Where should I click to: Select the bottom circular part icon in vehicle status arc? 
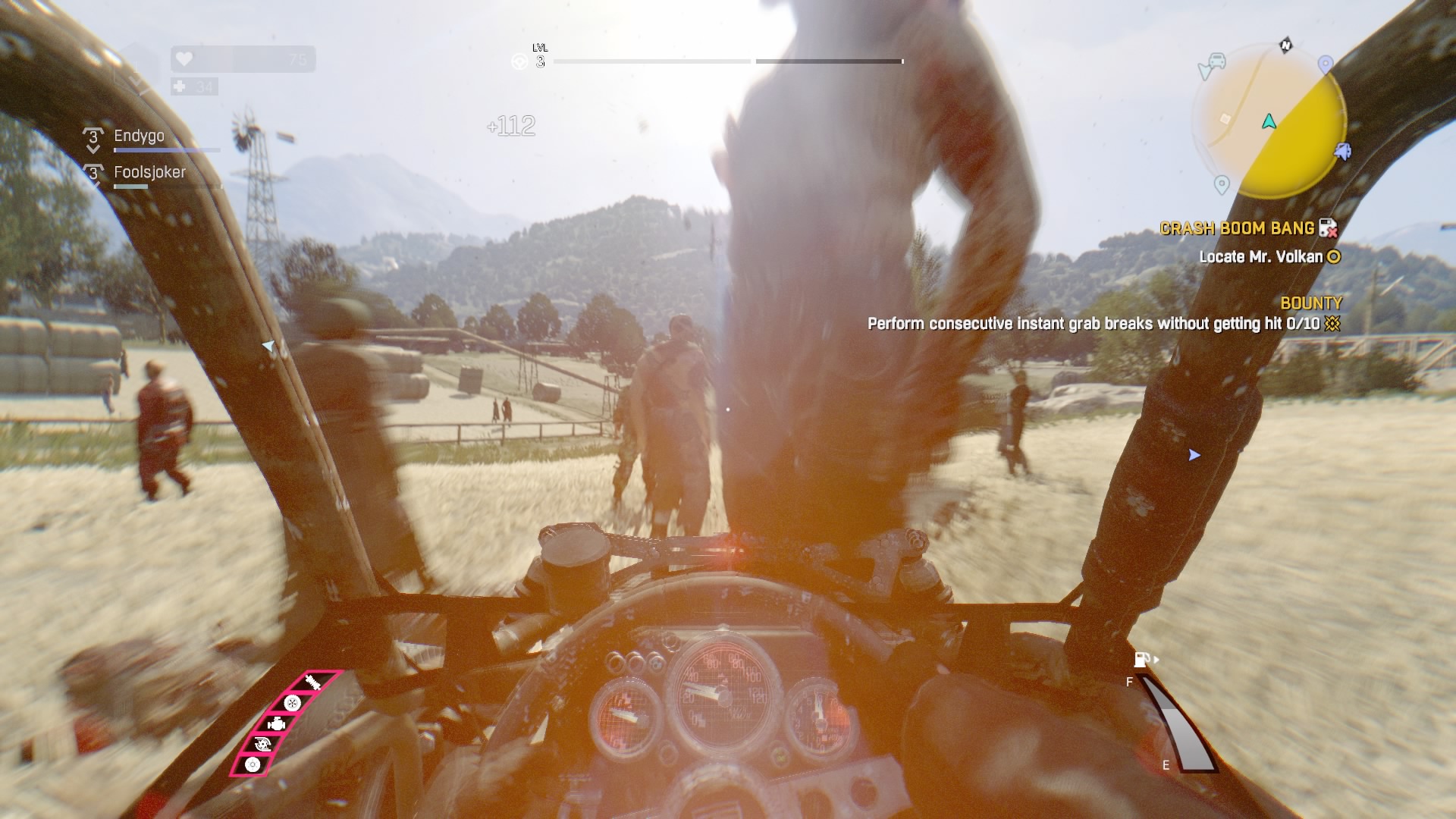click(253, 765)
